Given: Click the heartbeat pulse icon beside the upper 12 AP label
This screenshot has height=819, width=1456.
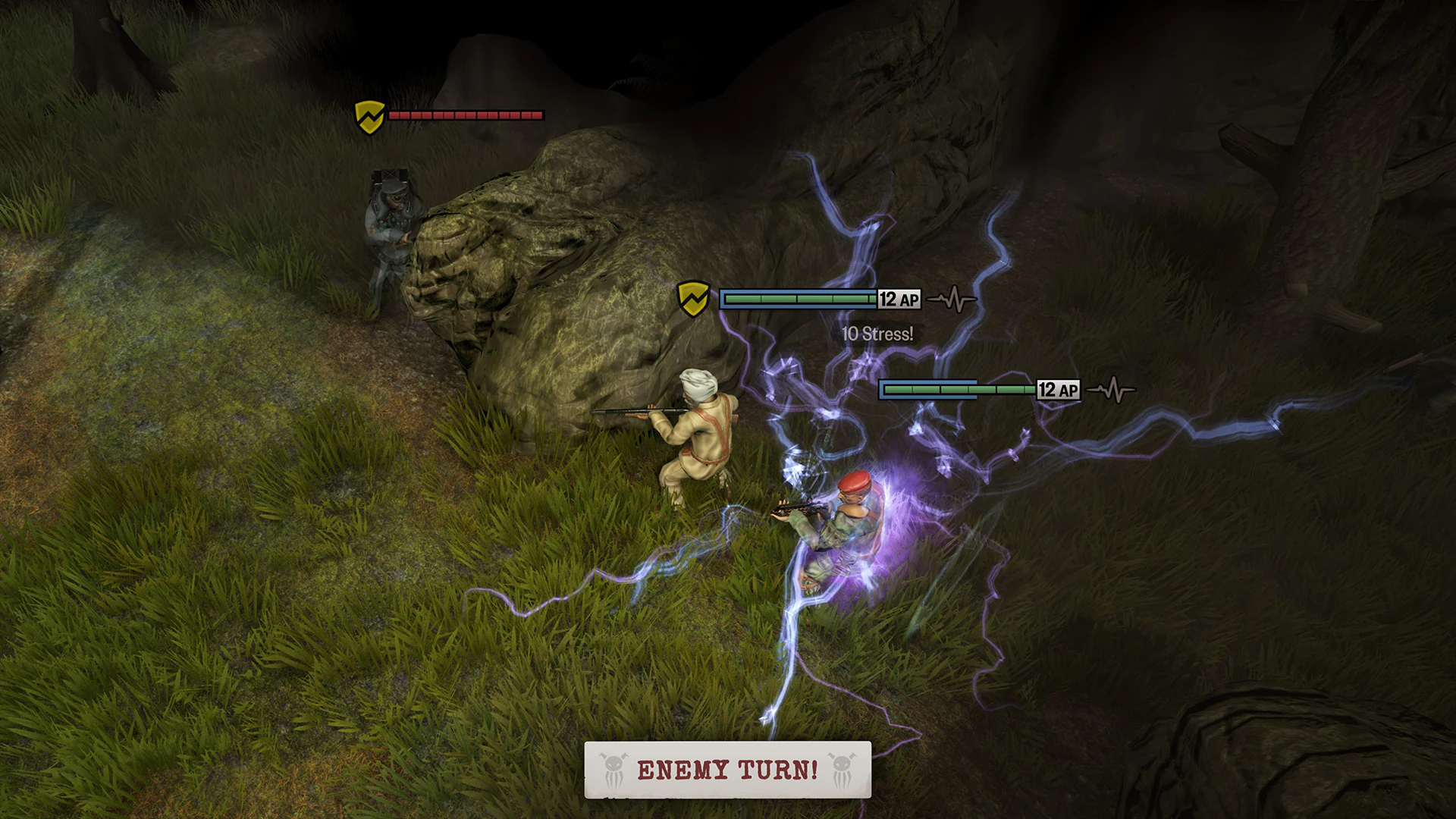Looking at the screenshot, I should click(955, 300).
